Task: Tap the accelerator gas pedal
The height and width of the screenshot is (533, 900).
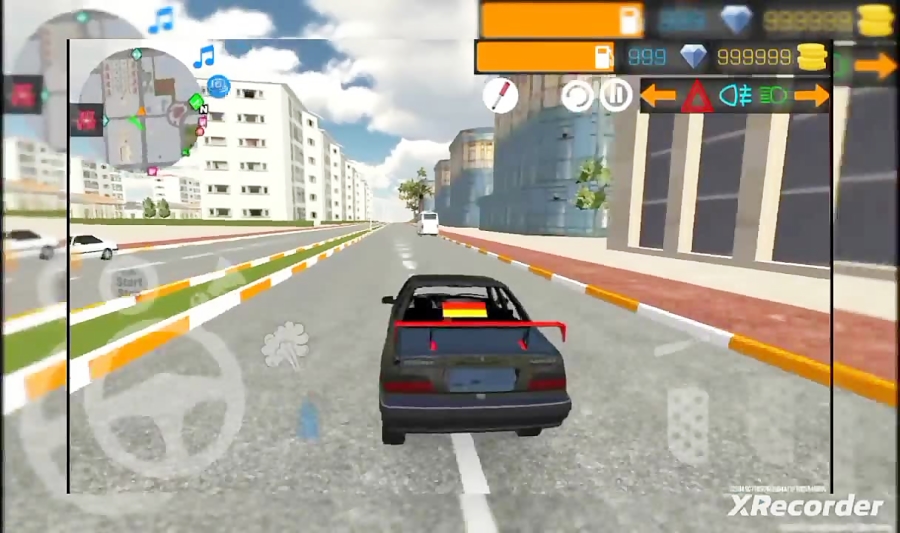Action: coord(688,425)
